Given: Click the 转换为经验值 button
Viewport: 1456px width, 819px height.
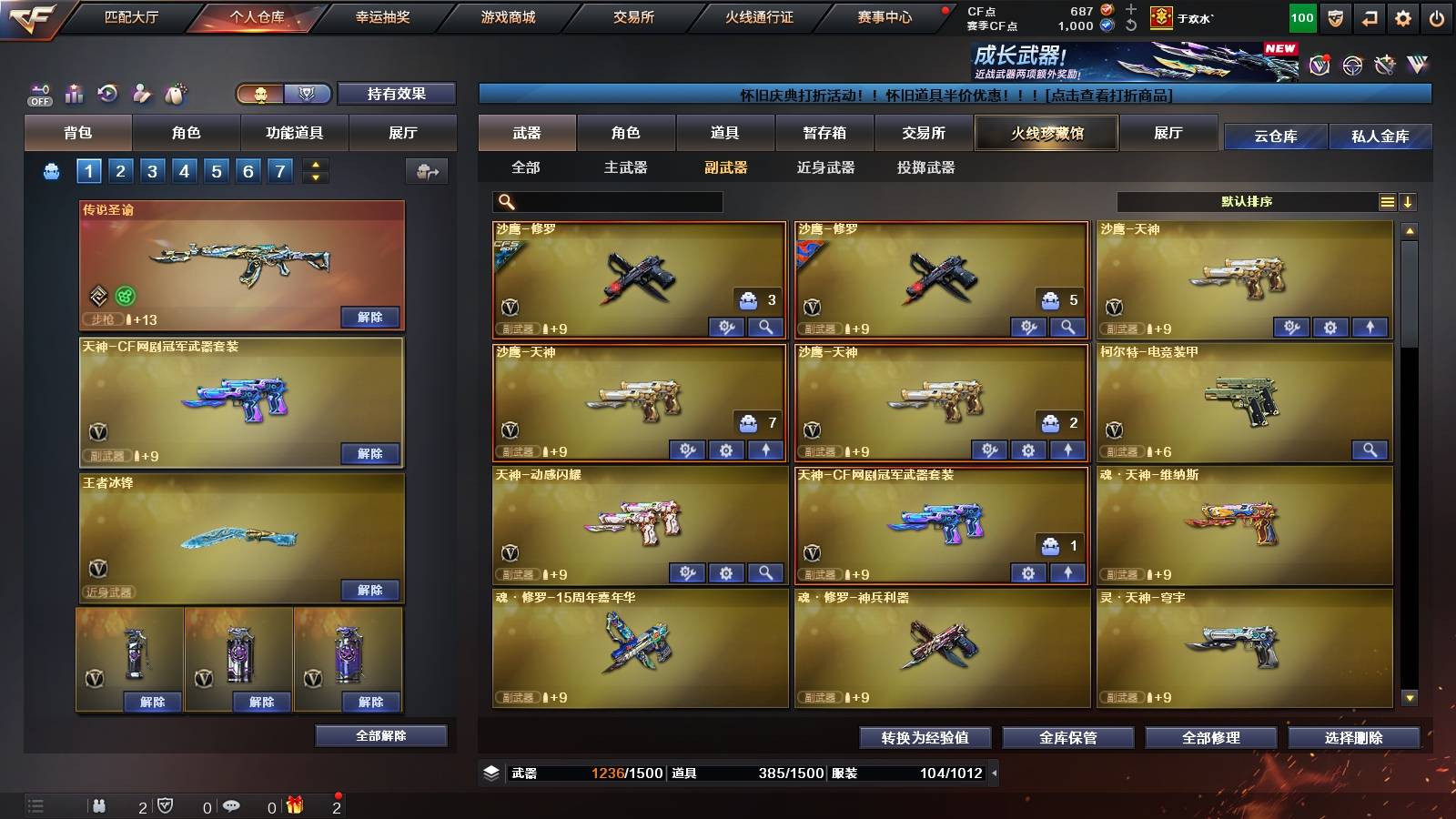Looking at the screenshot, I should pyautogui.click(x=924, y=738).
